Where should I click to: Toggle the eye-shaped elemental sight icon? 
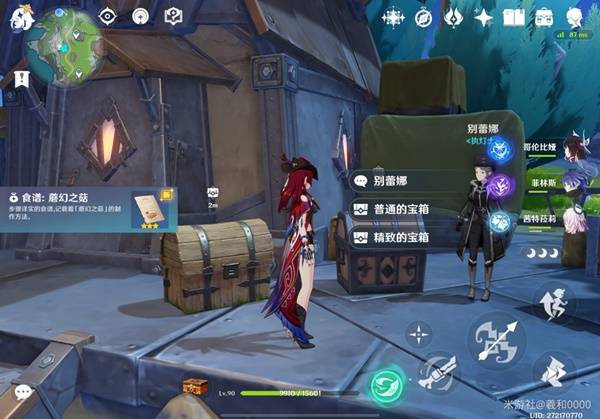click(x=110, y=17)
